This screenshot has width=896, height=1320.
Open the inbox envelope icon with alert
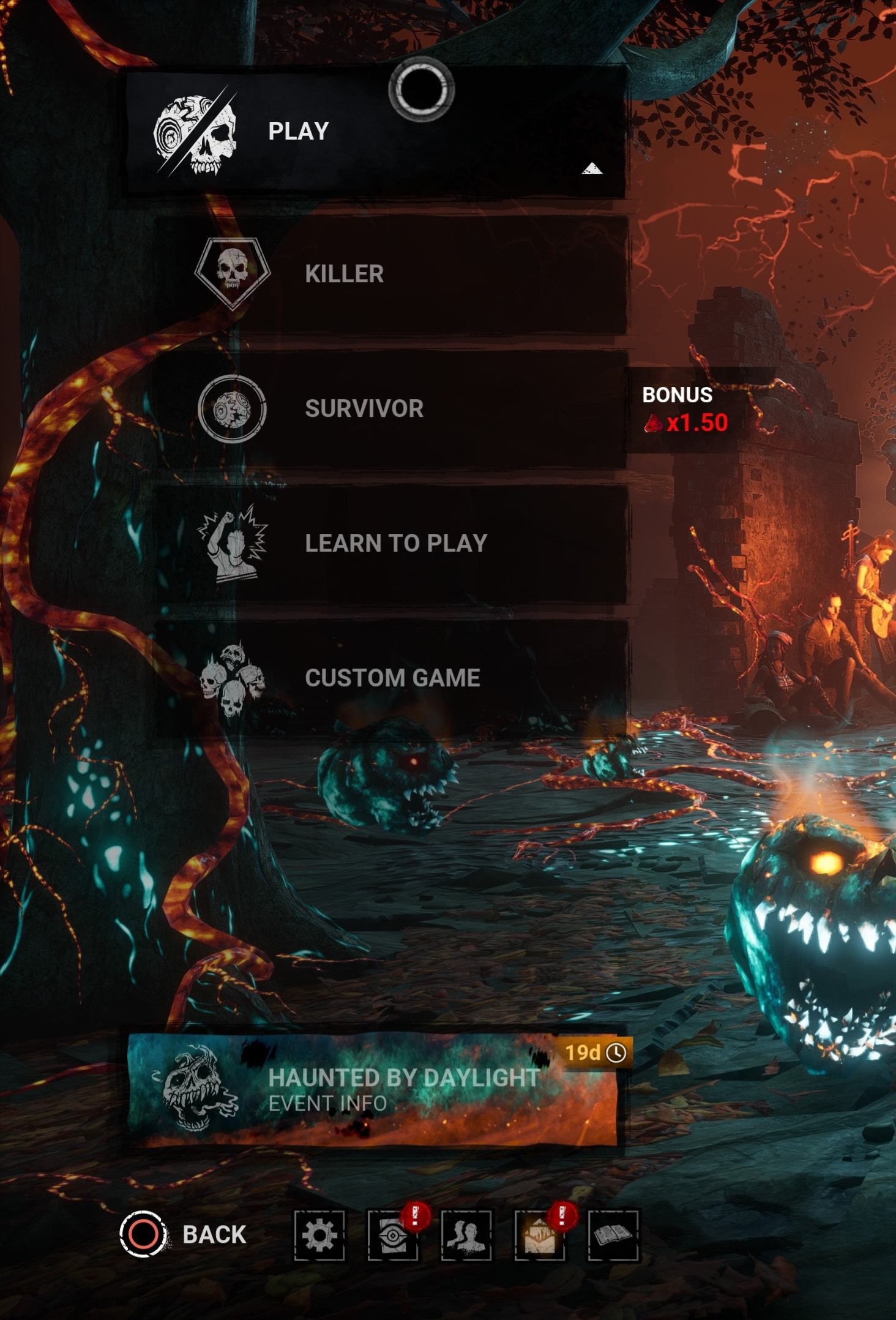tap(539, 1236)
